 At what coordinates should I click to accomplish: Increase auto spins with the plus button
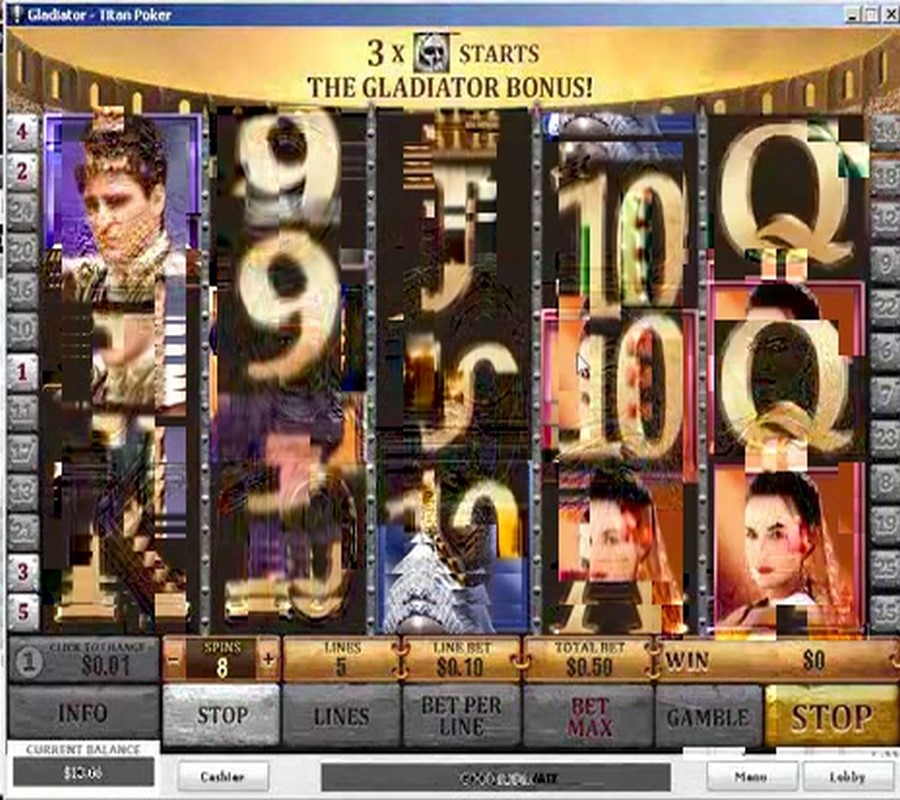click(x=268, y=660)
